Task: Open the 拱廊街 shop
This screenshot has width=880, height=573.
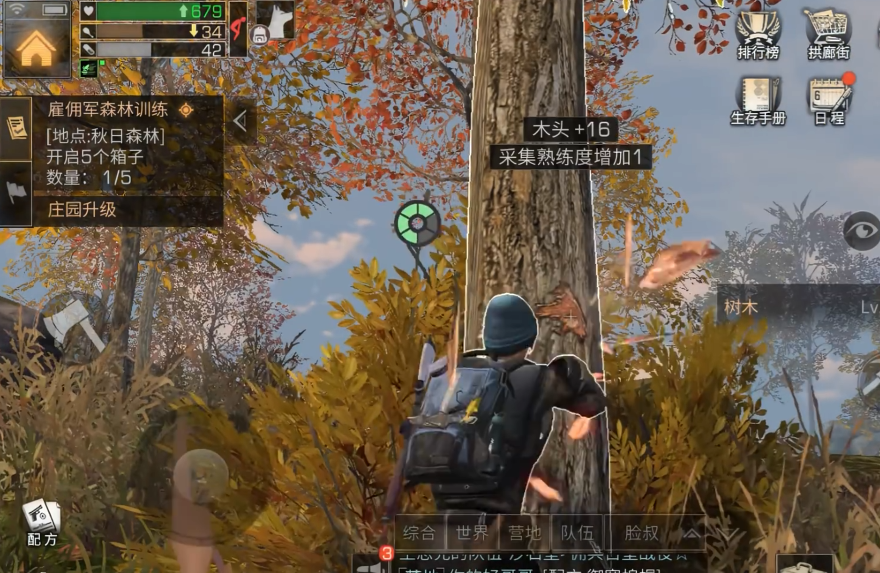Action: (828, 34)
